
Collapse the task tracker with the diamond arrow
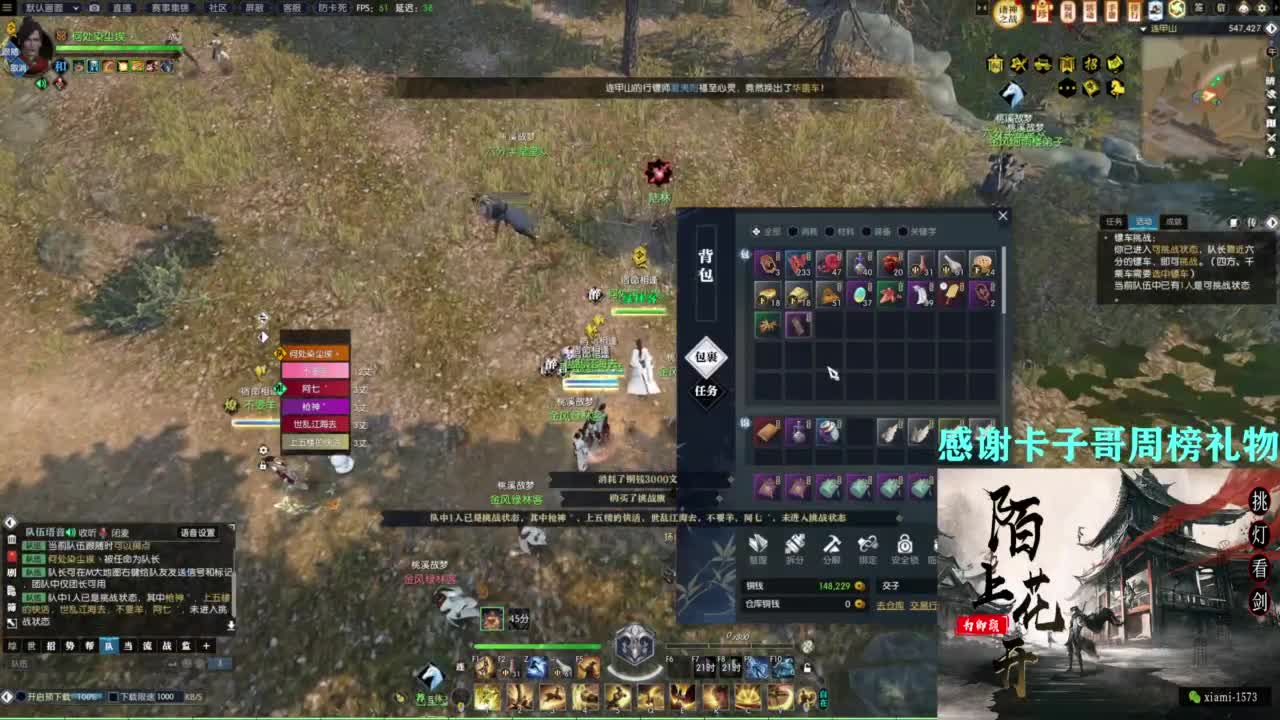tap(1271, 222)
